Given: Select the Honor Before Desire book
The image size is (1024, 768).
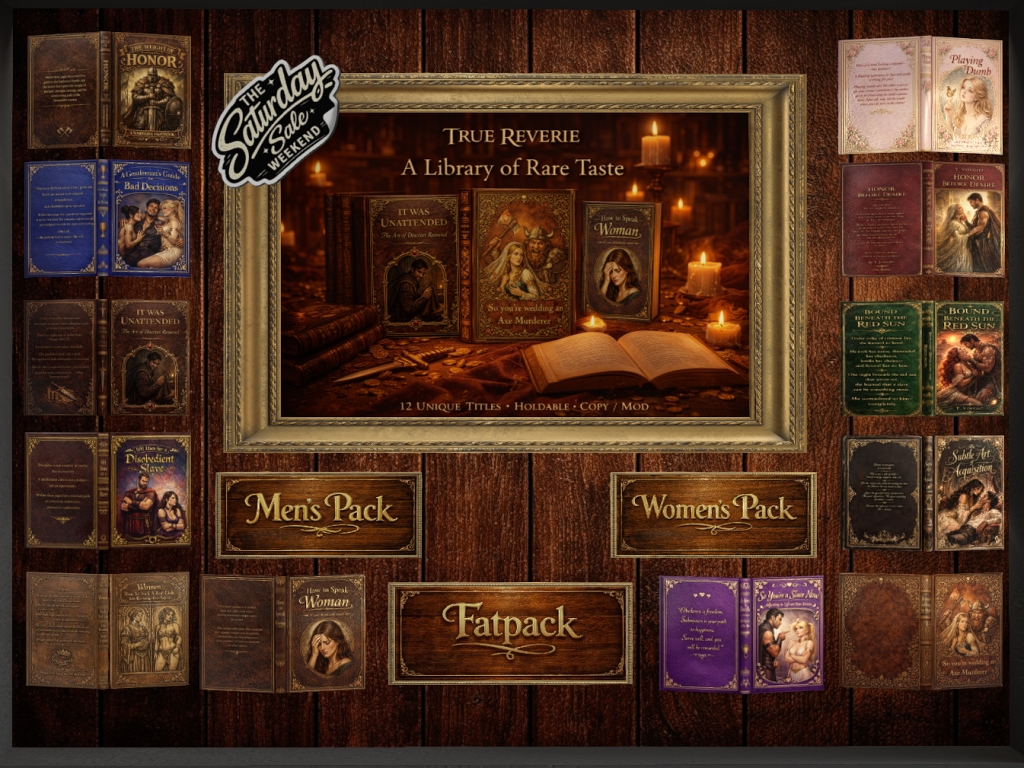Looking at the screenshot, I should 922,219.
